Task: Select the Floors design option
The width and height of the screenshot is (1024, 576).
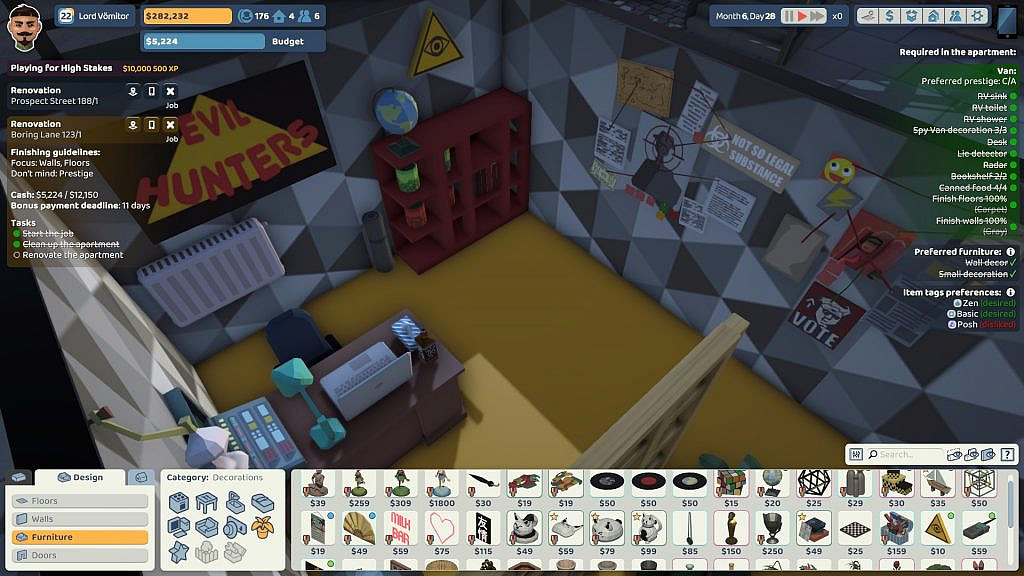Action: (80, 501)
